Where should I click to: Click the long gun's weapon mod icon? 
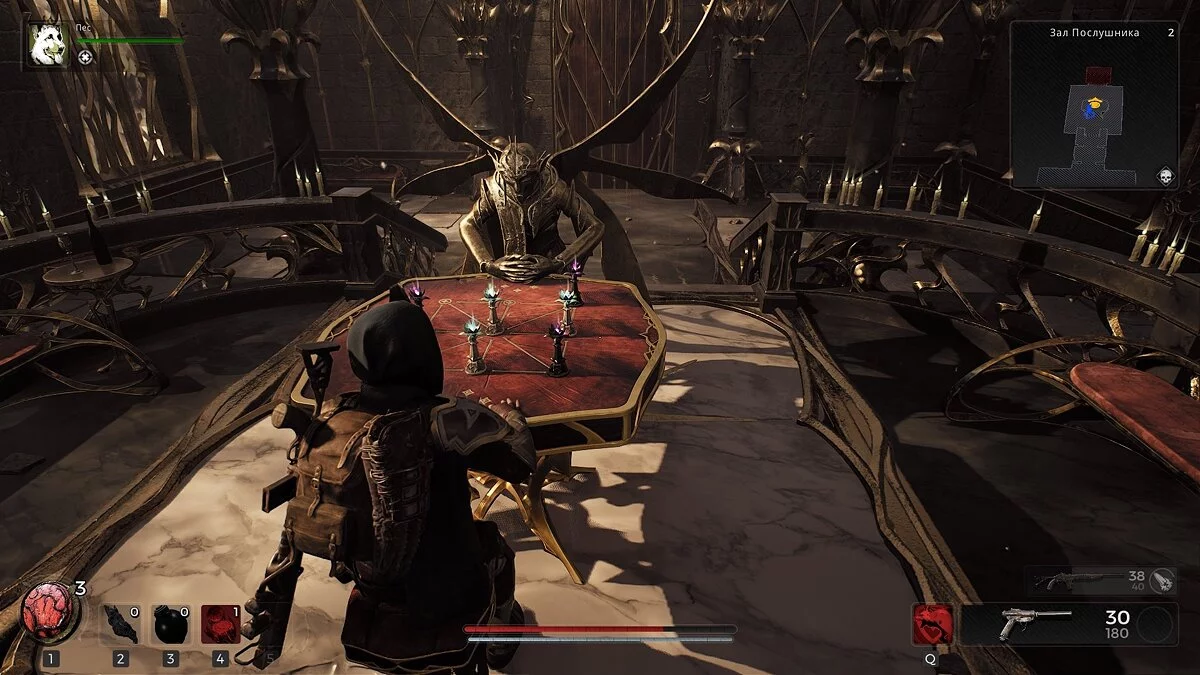coord(1161,581)
